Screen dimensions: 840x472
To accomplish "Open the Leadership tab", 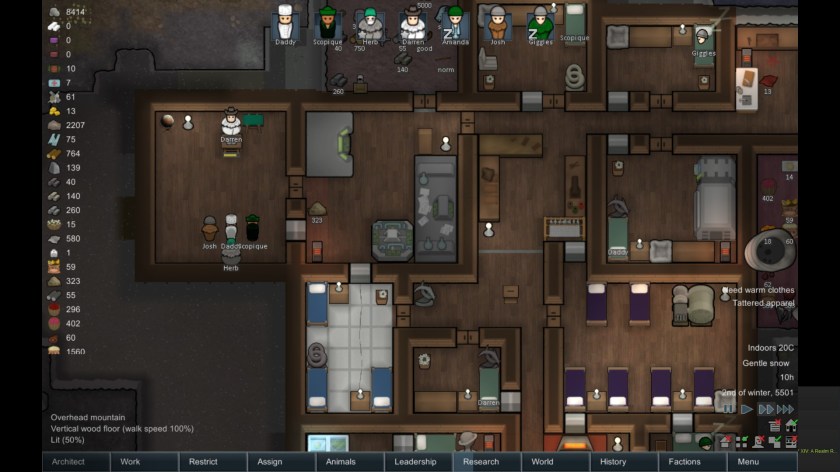I will (x=415, y=462).
